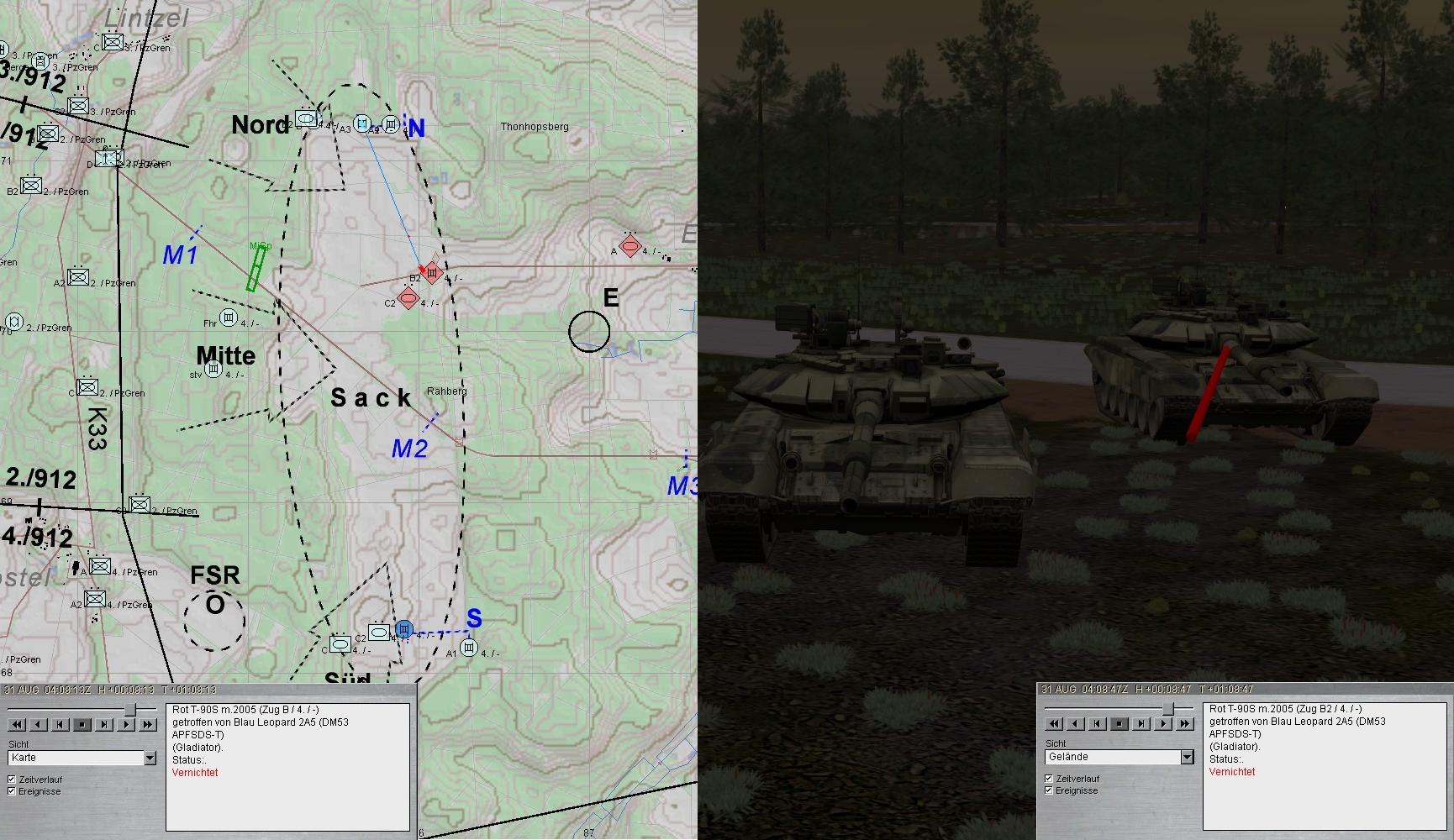
Task: Toggle Zeitverlauf checkbox in the Gelände panel
Action: [x=1049, y=779]
